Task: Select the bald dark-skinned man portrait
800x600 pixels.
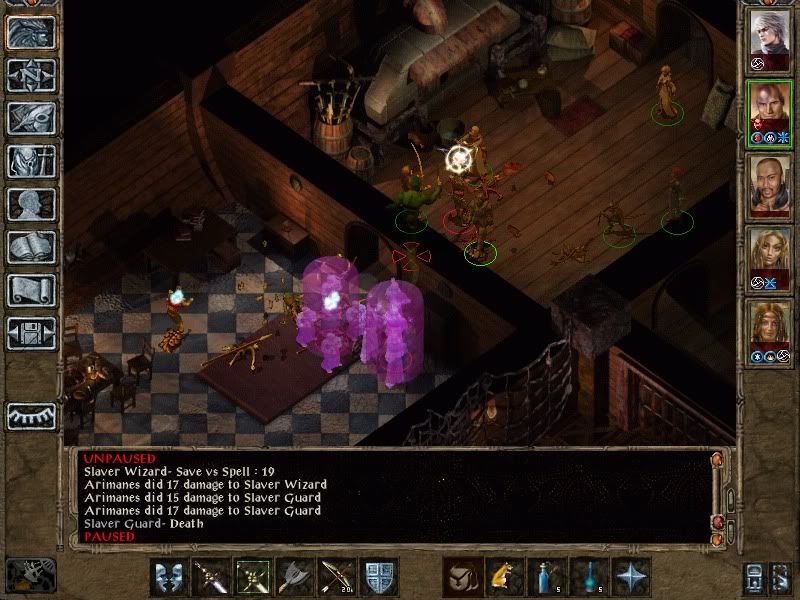Action: coord(770,183)
